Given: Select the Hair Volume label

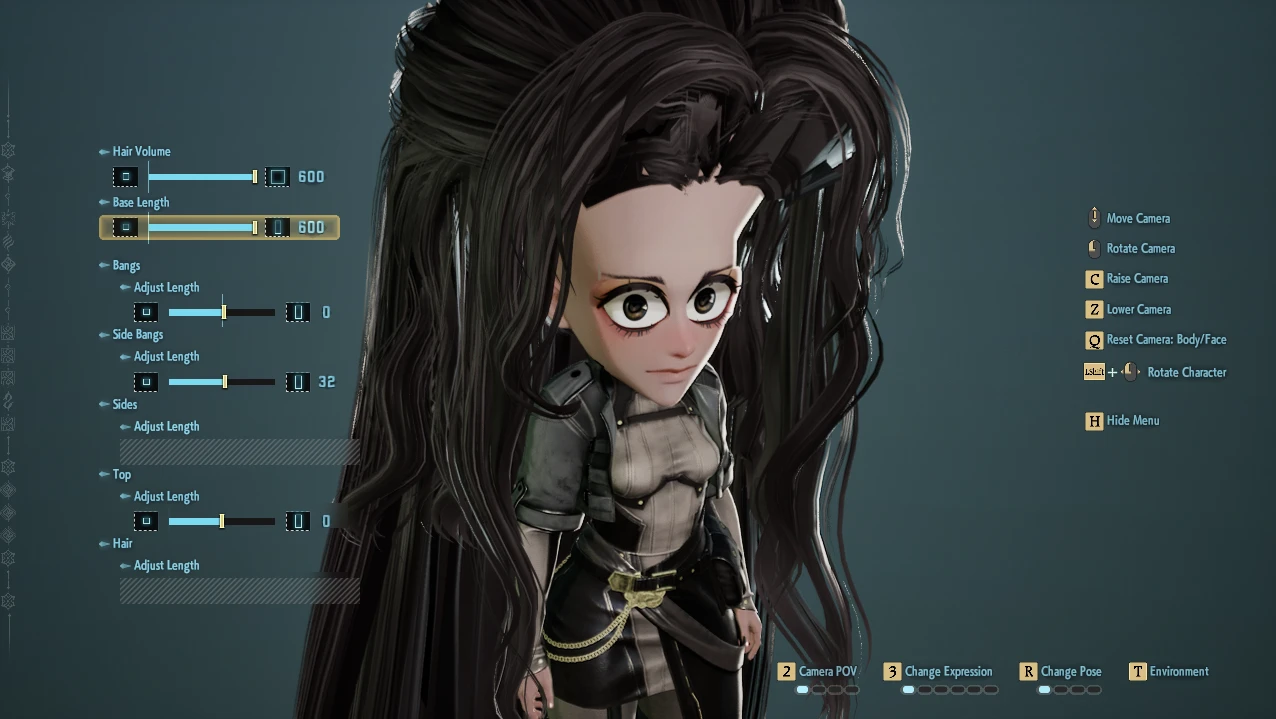Looking at the screenshot, I should 141,152.
